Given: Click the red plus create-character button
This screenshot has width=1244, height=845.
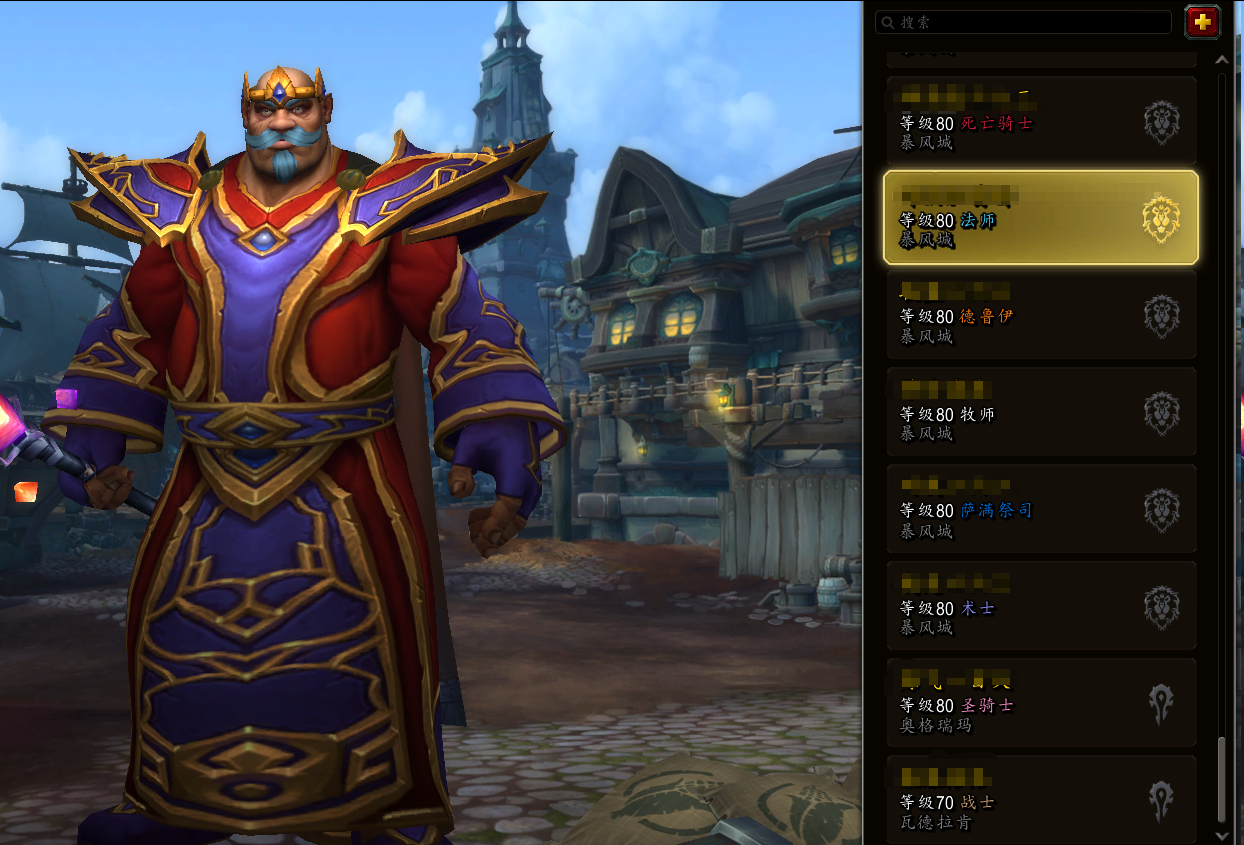Looking at the screenshot, I should point(1202,22).
